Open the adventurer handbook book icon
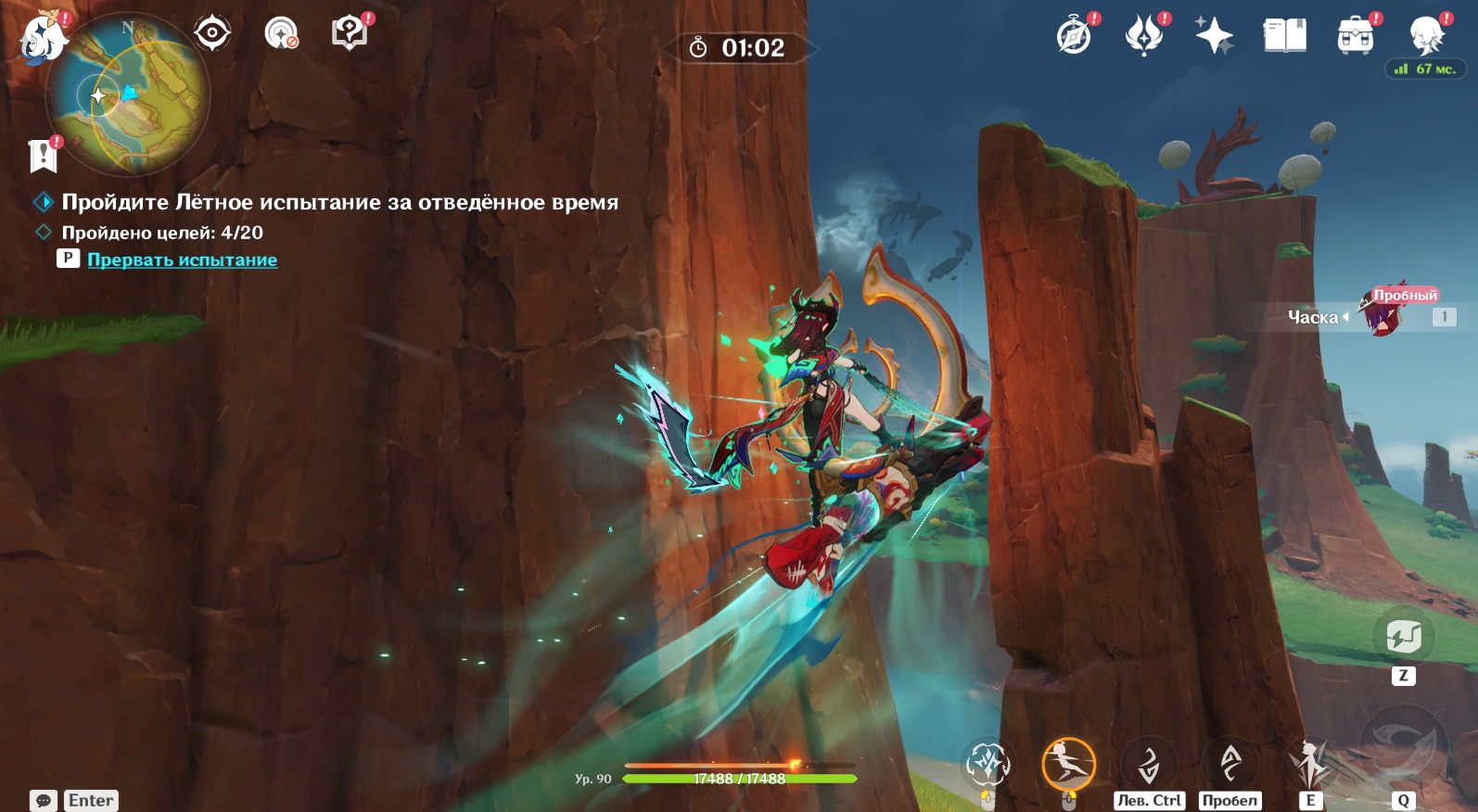Image resolution: width=1478 pixels, height=812 pixels. (x=1284, y=36)
